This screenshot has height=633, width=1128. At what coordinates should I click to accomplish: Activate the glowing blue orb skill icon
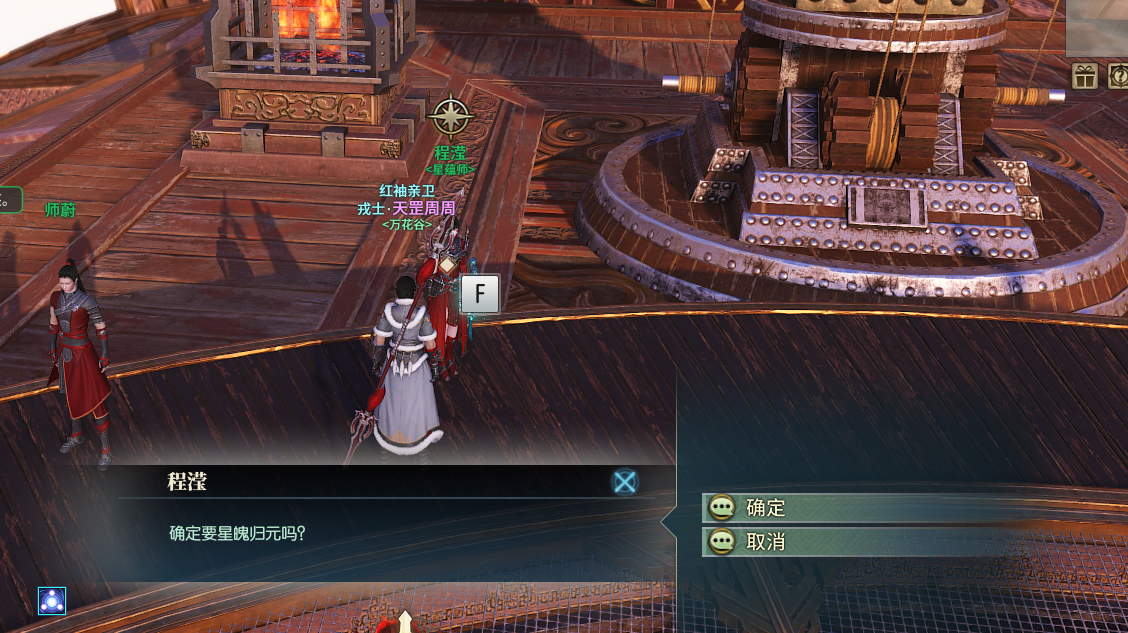point(52,601)
